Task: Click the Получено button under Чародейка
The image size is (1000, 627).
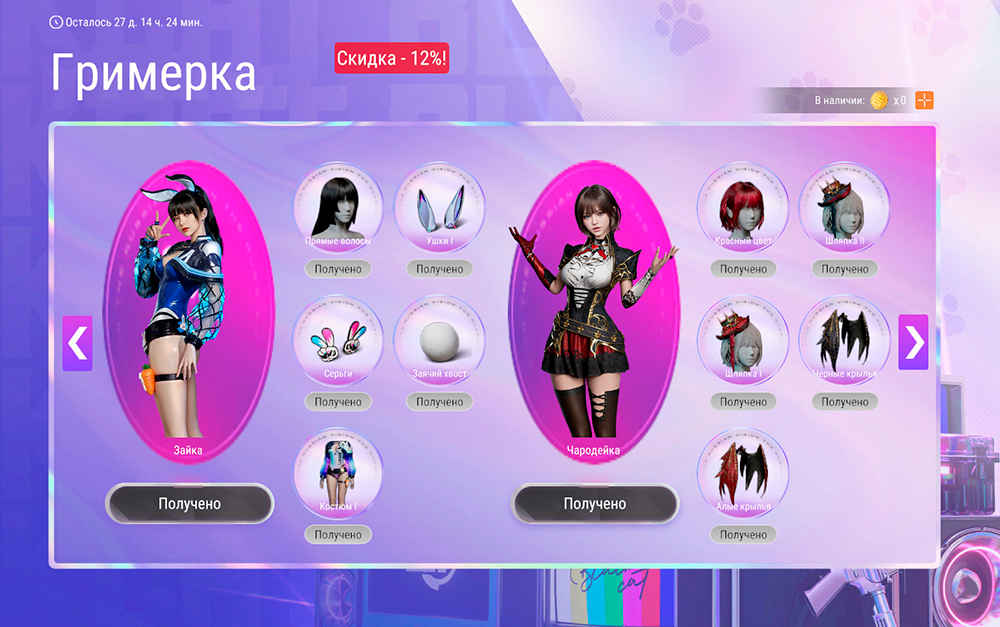Action: point(595,504)
